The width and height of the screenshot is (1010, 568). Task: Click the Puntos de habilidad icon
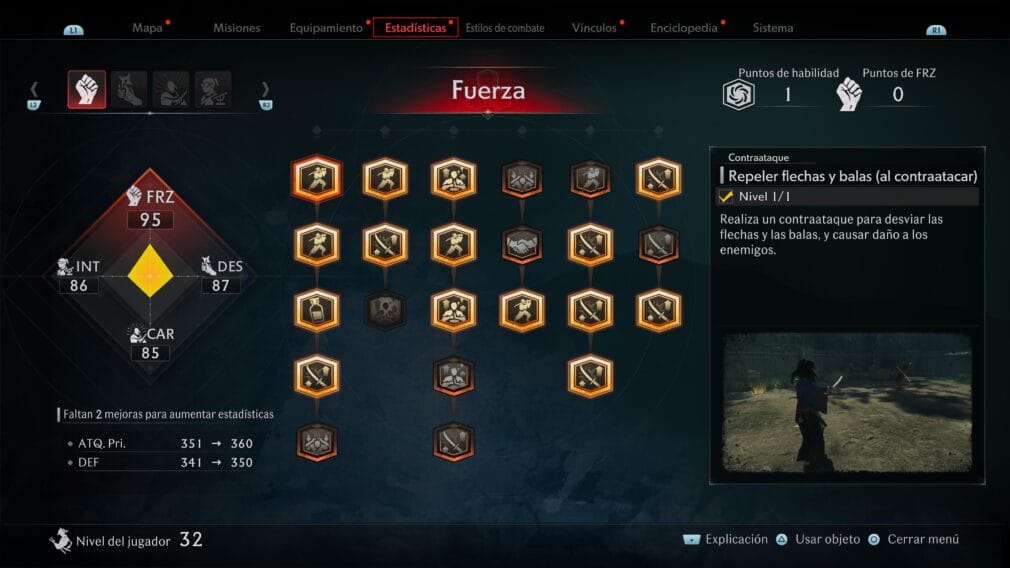pyautogui.click(x=737, y=94)
